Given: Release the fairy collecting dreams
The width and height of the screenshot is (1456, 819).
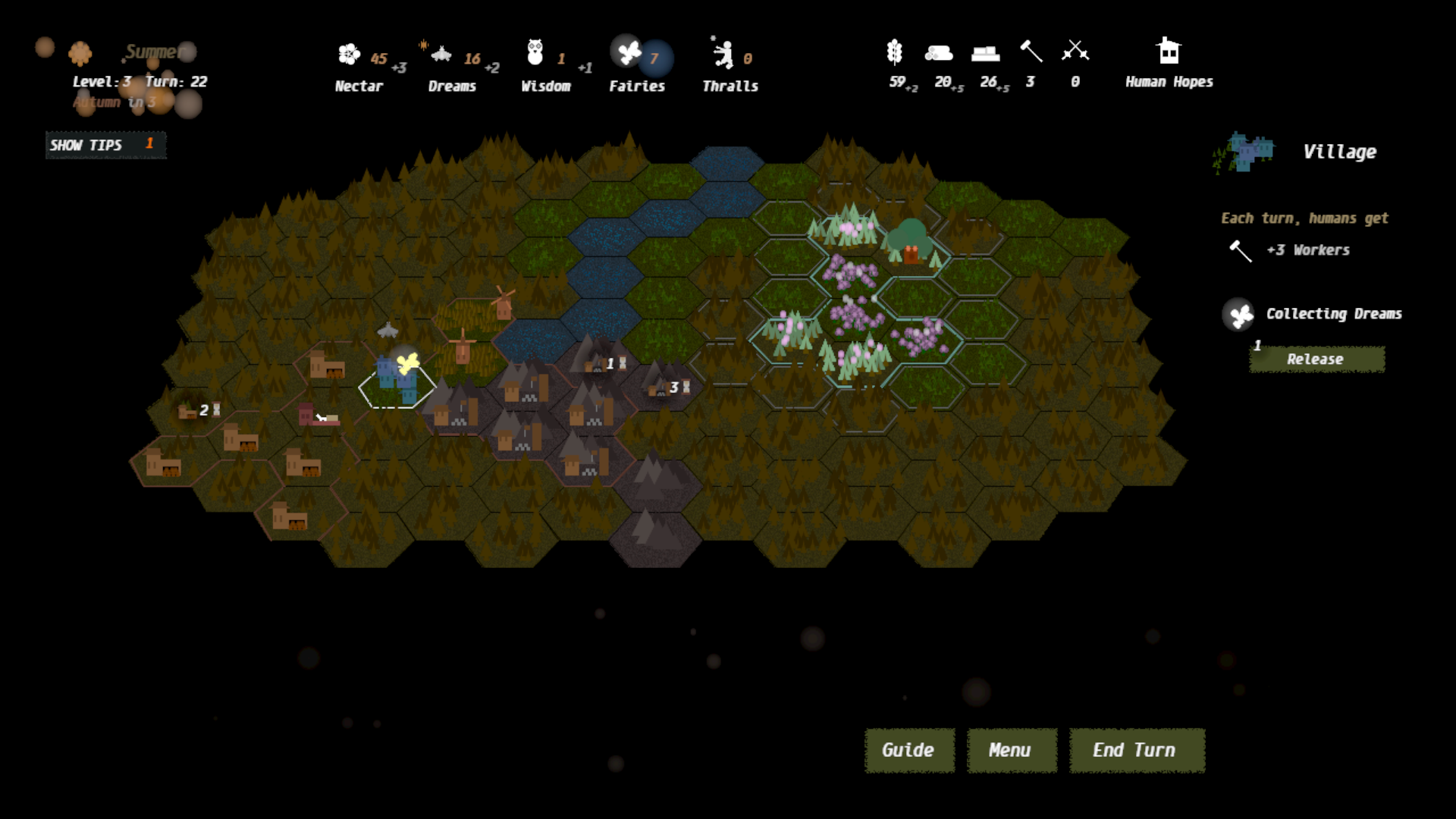Looking at the screenshot, I should [1316, 359].
